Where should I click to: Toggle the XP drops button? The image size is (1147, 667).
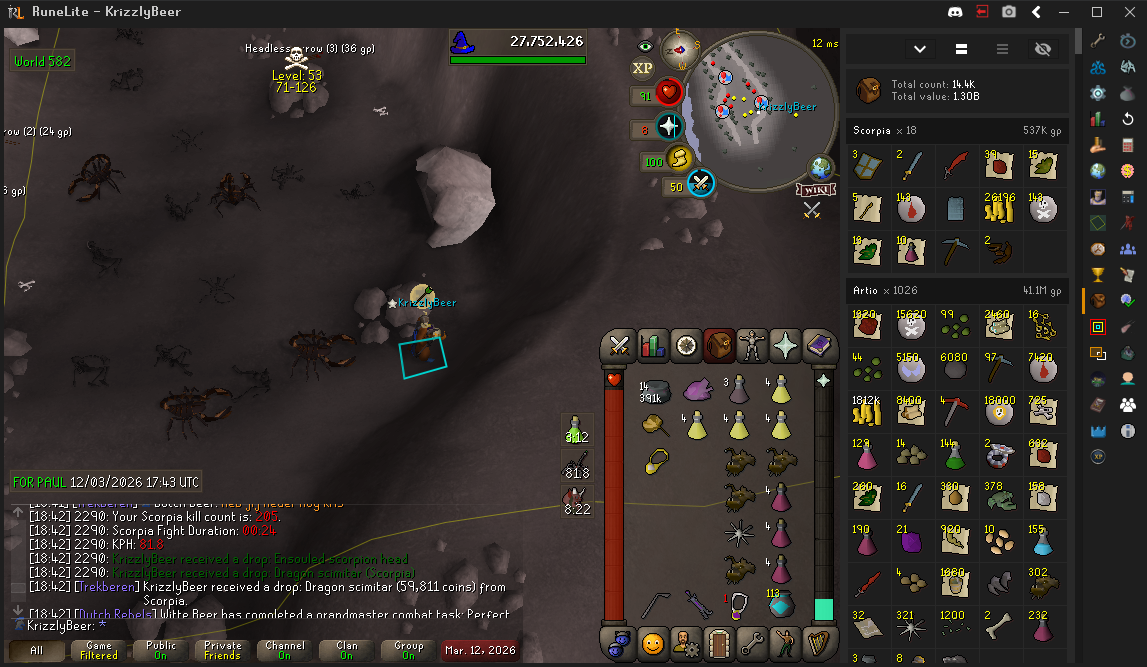click(643, 68)
